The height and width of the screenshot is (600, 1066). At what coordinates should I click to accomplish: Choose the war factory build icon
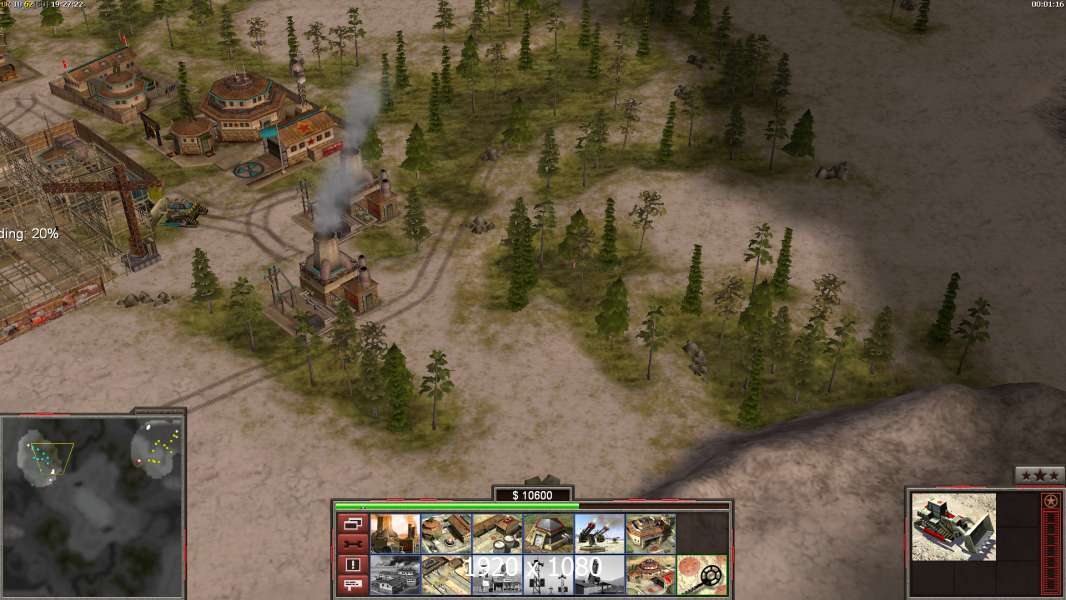[650, 533]
